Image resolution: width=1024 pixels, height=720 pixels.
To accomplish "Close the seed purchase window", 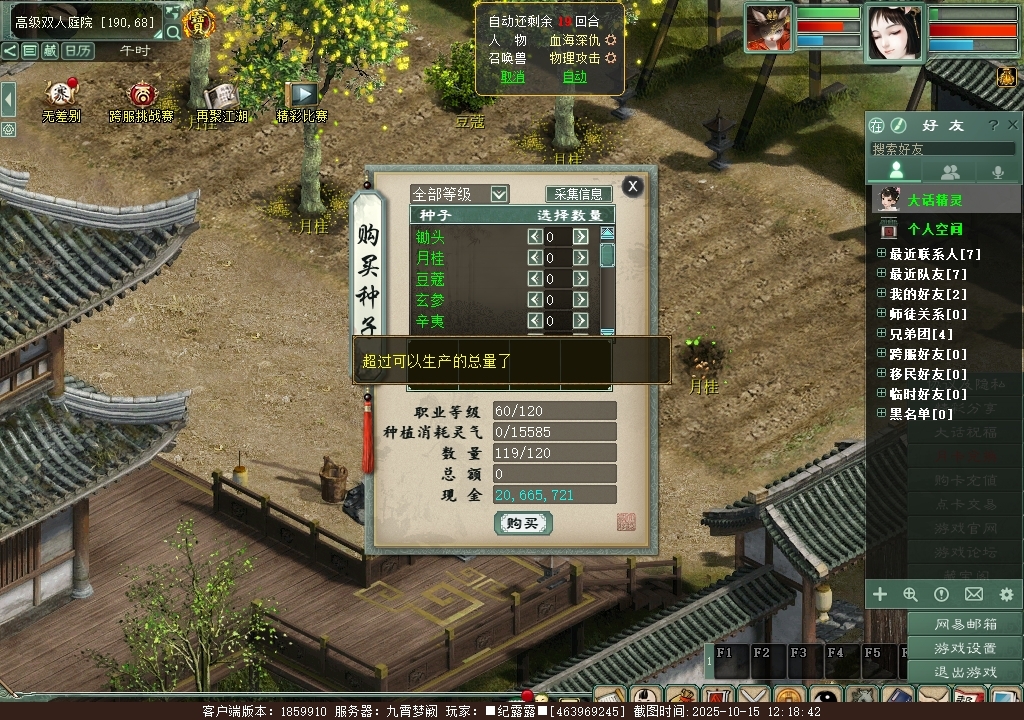I will pyautogui.click(x=632, y=186).
